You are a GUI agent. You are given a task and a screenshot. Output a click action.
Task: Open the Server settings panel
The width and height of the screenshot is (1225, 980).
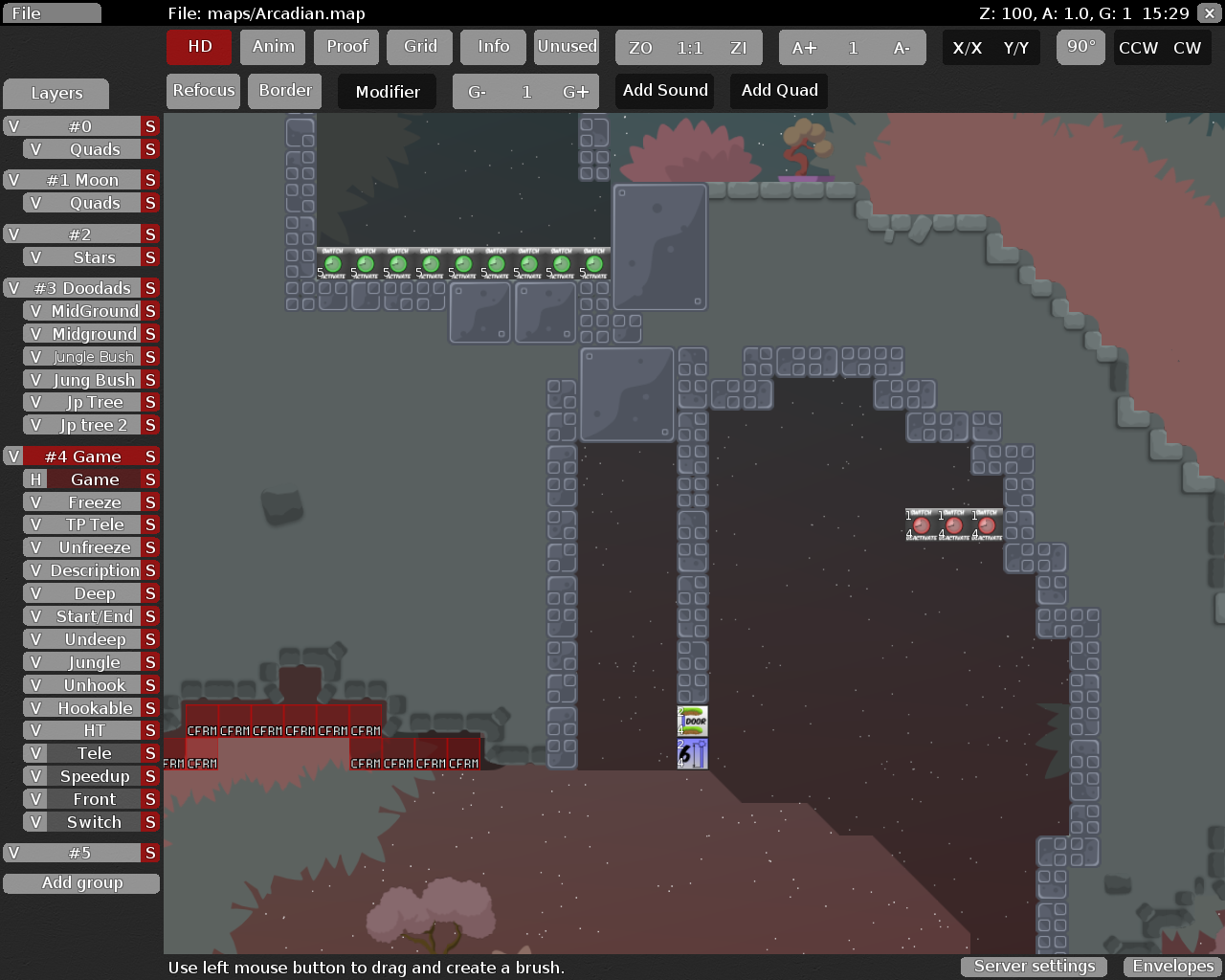pyautogui.click(x=1034, y=967)
